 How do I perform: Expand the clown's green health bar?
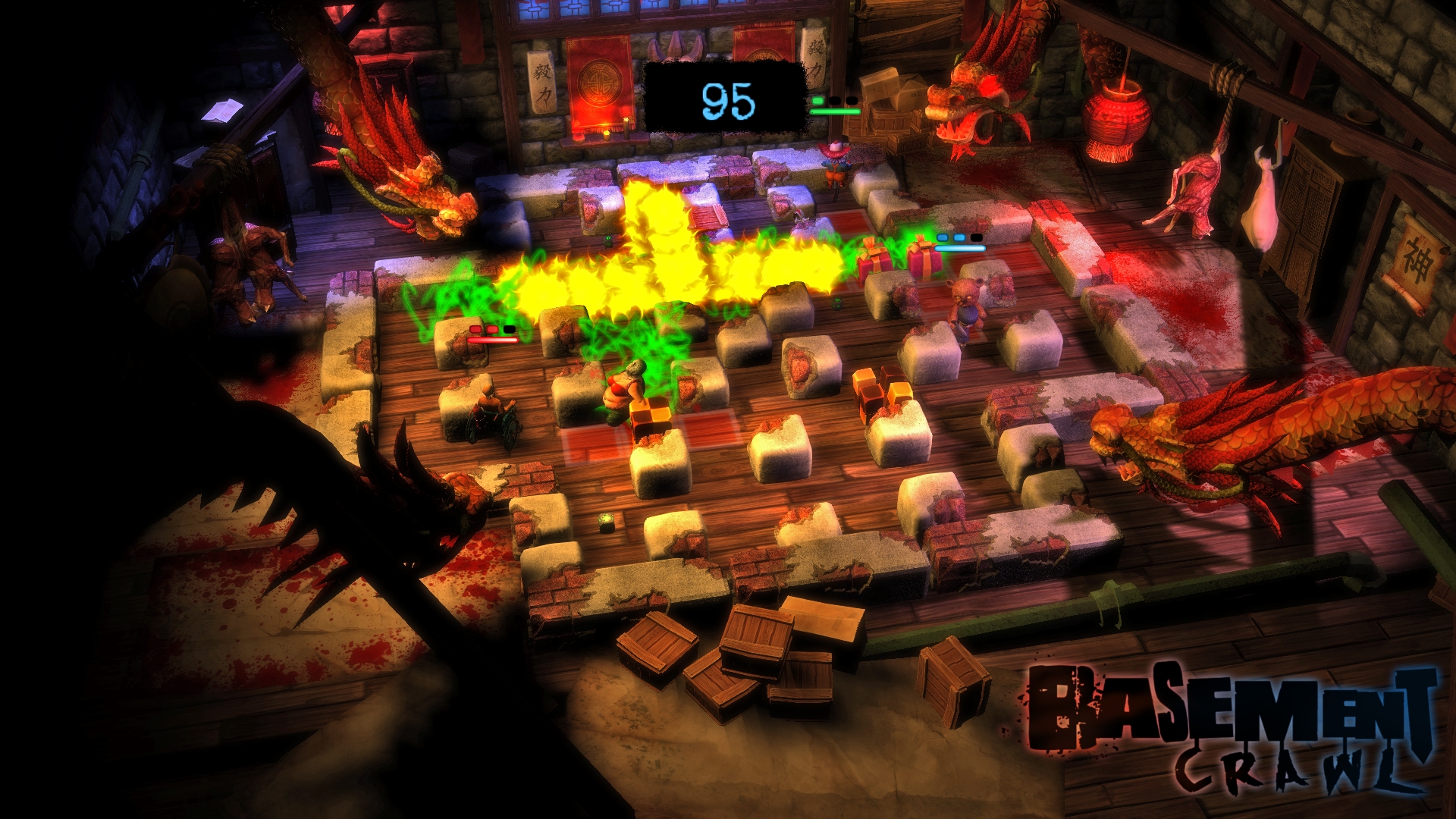(x=835, y=111)
